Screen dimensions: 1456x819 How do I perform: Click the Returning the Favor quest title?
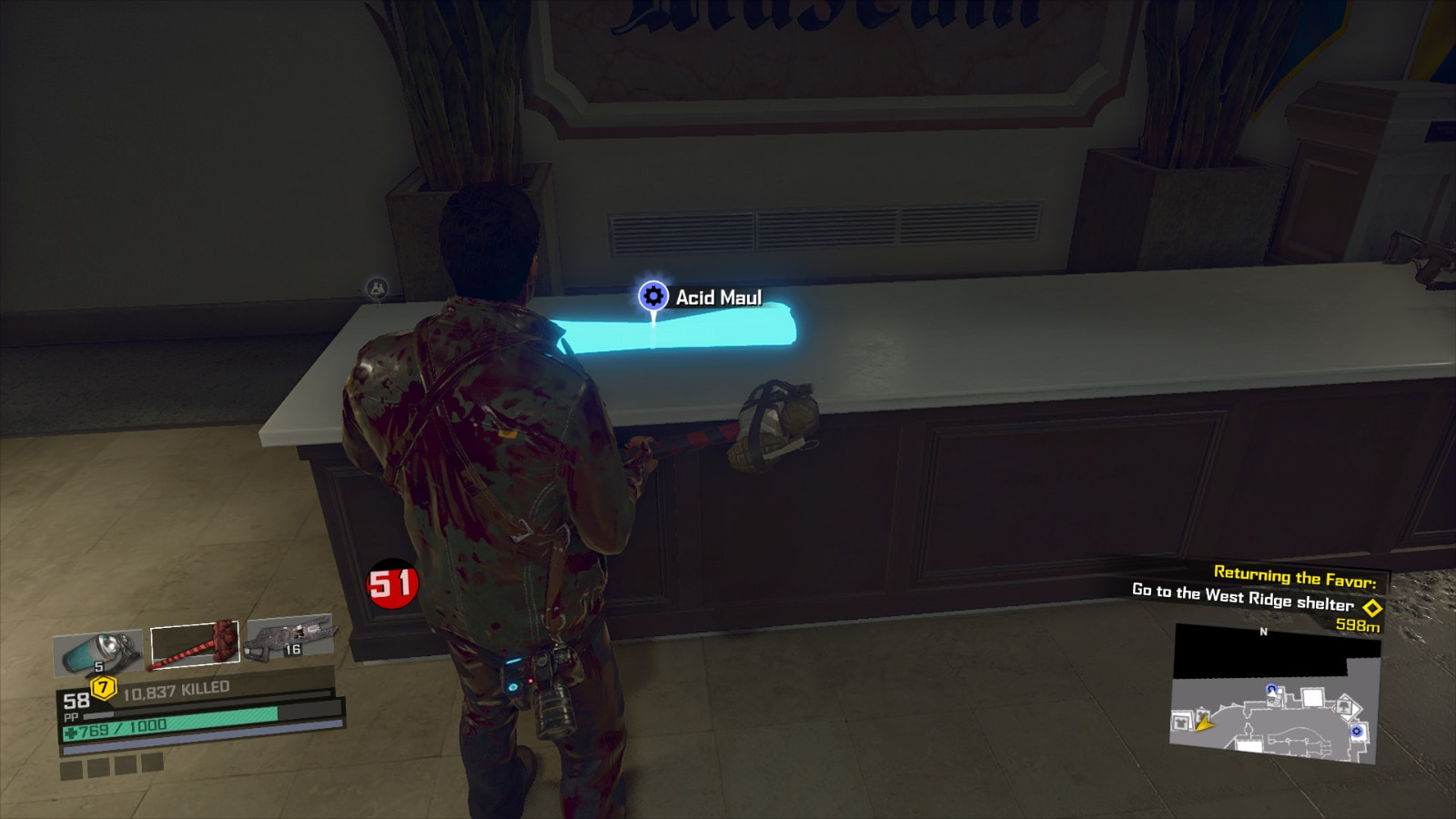(1296, 575)
